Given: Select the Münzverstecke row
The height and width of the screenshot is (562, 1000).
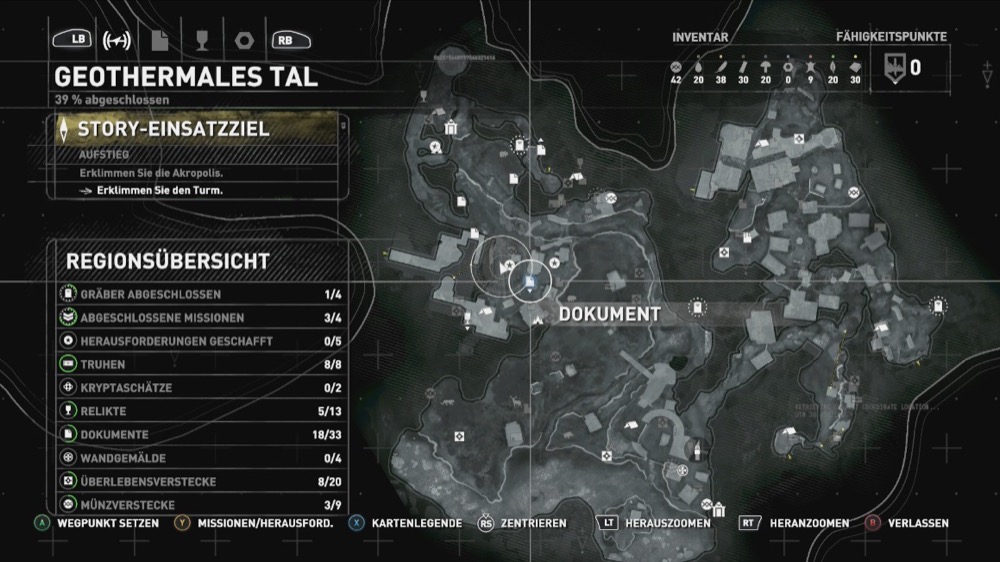Looking at the screenshot, I should [200, 505].
